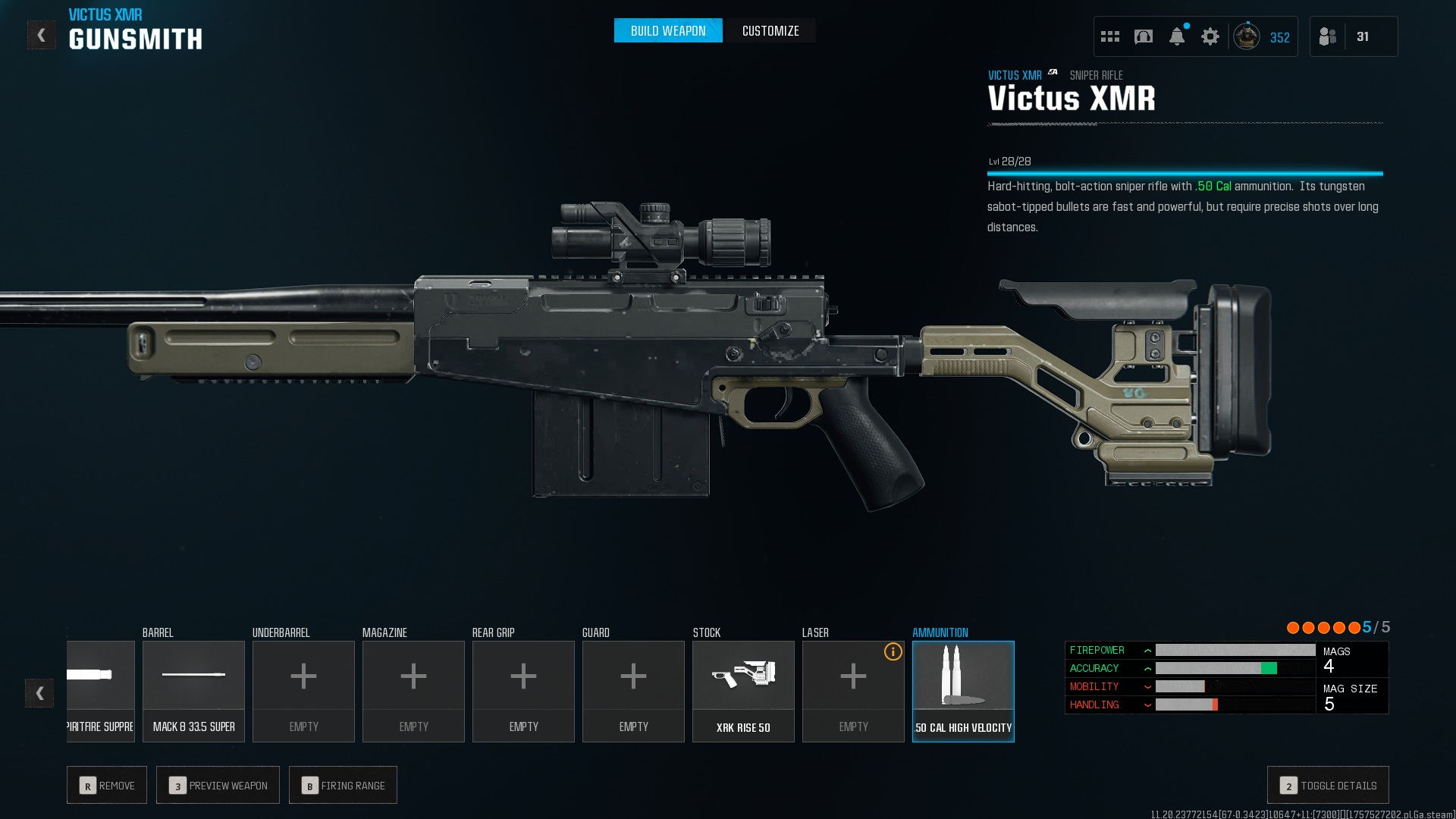Image resolution: width=1456 pixels, height=819 pixels.
Task: Open the player profile emblem
Action: point(1246,36)
